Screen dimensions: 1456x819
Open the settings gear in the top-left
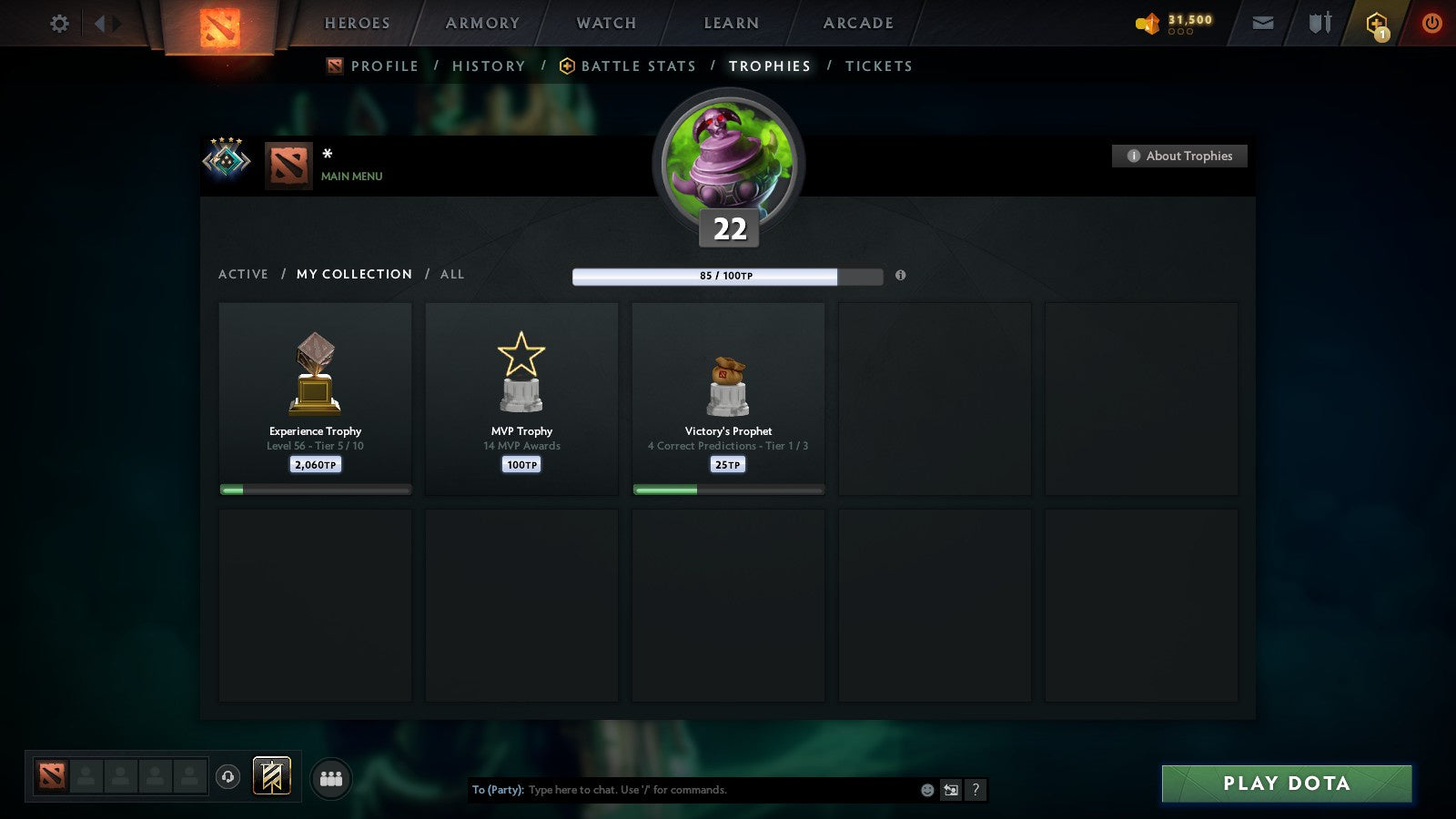(58, 24)
